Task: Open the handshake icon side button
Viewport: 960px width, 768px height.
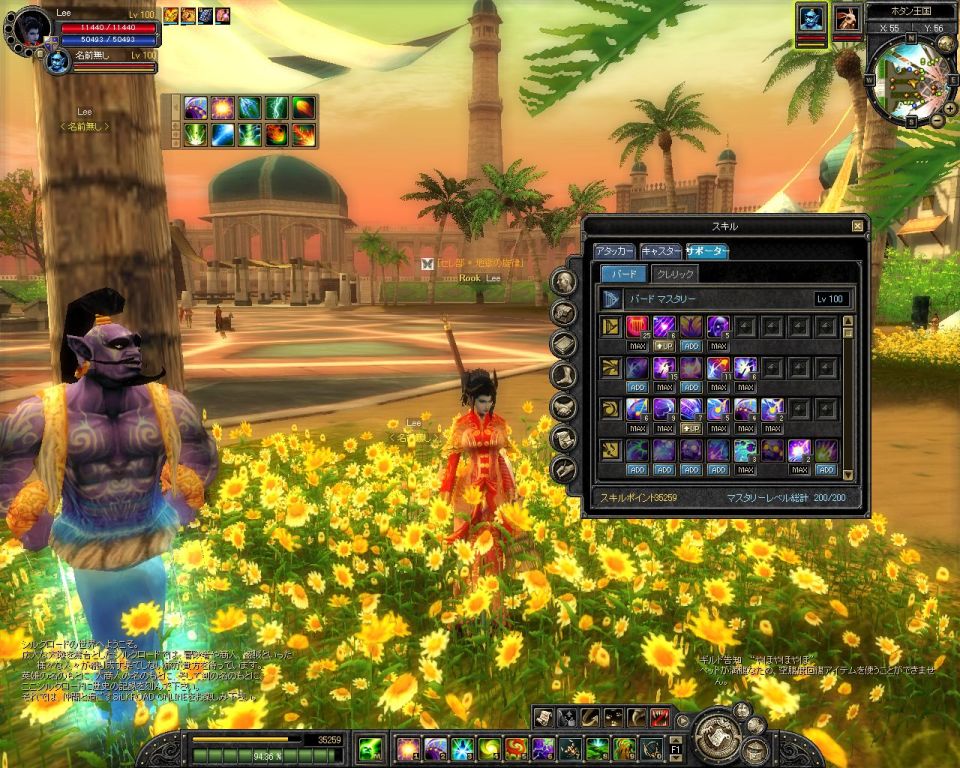Action: [x=564, y=407]
